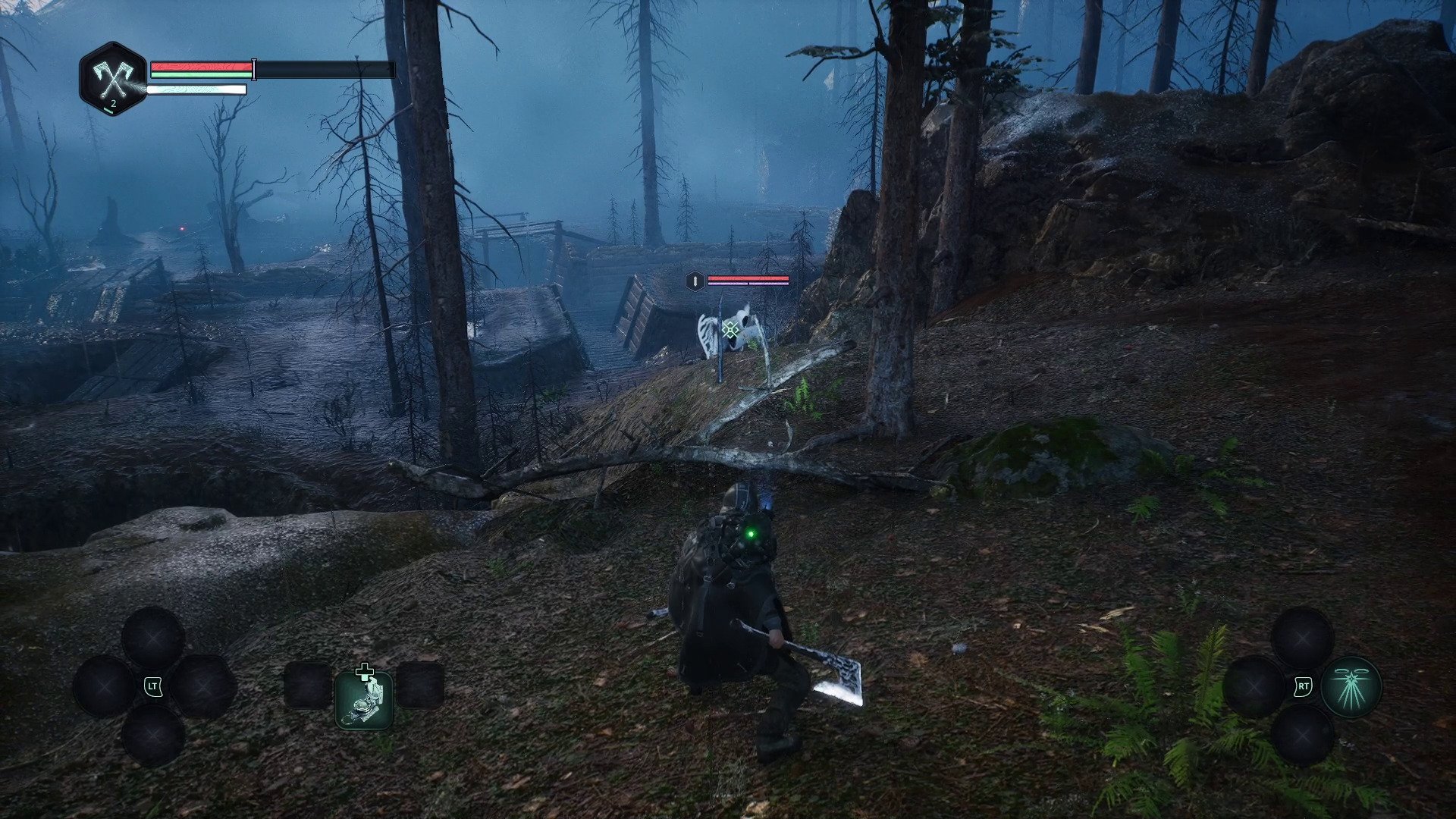Image resolution: width=1456 pixels, height=819 pixels.
Task: Click the crossed axes weapon emblem
Action: [112, 78]
